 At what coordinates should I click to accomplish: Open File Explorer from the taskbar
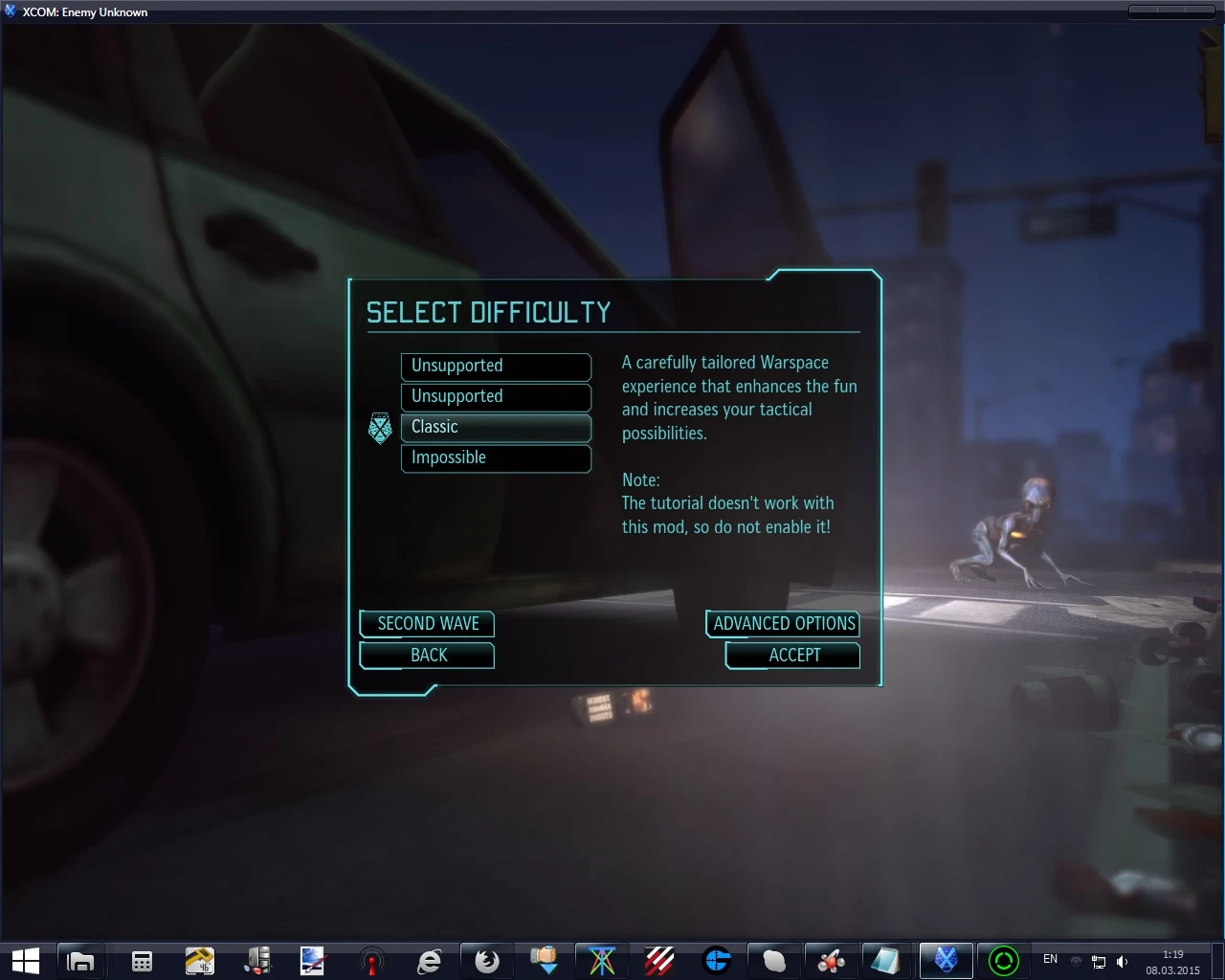pyautogui.click(x=81, y=960)
